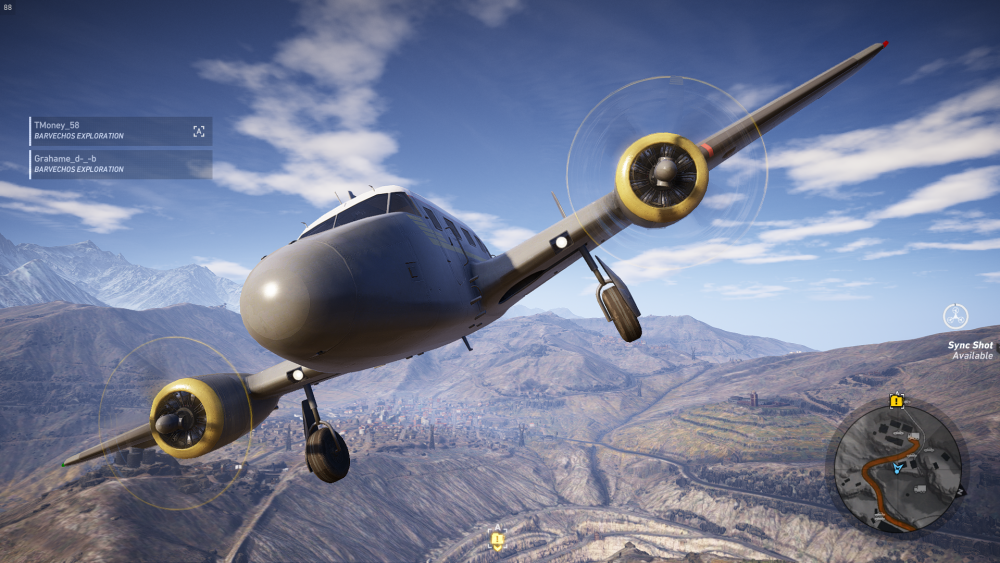
Task: Click the yellow mission marker atop the minimap
Action: click(896, 401)
